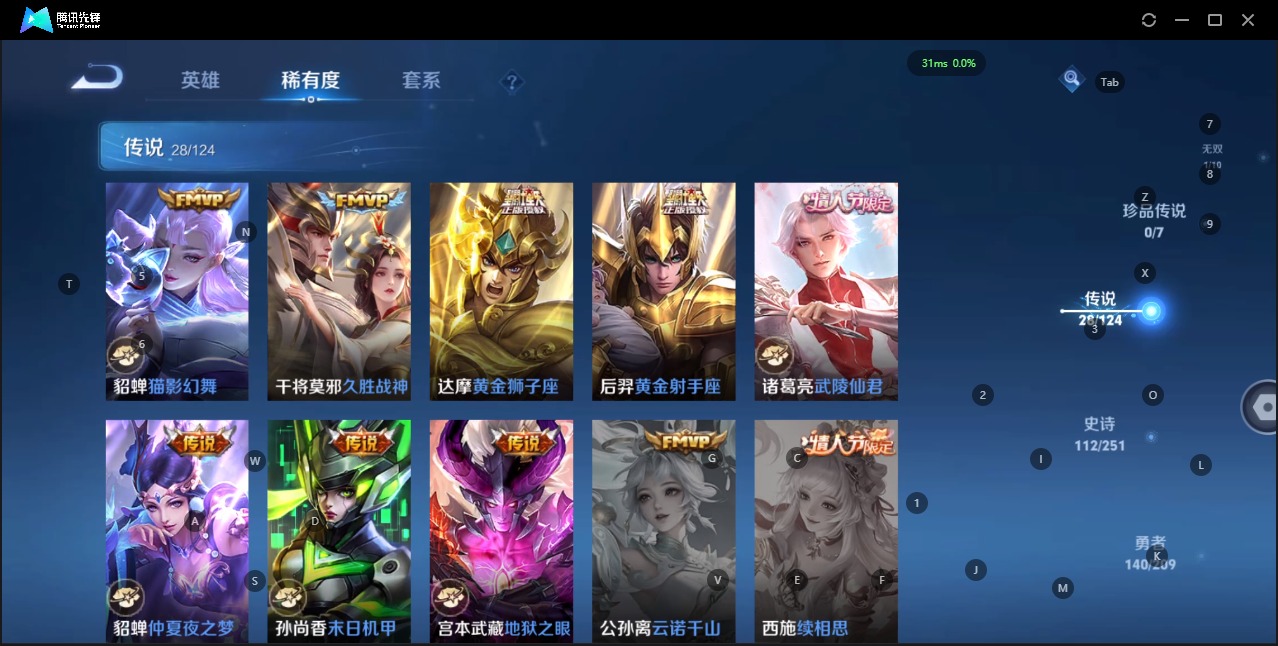The height and width of the screenshot is (646, 1278).
Task: Open the magnifier search icon
Action: tap(1071, 78)
